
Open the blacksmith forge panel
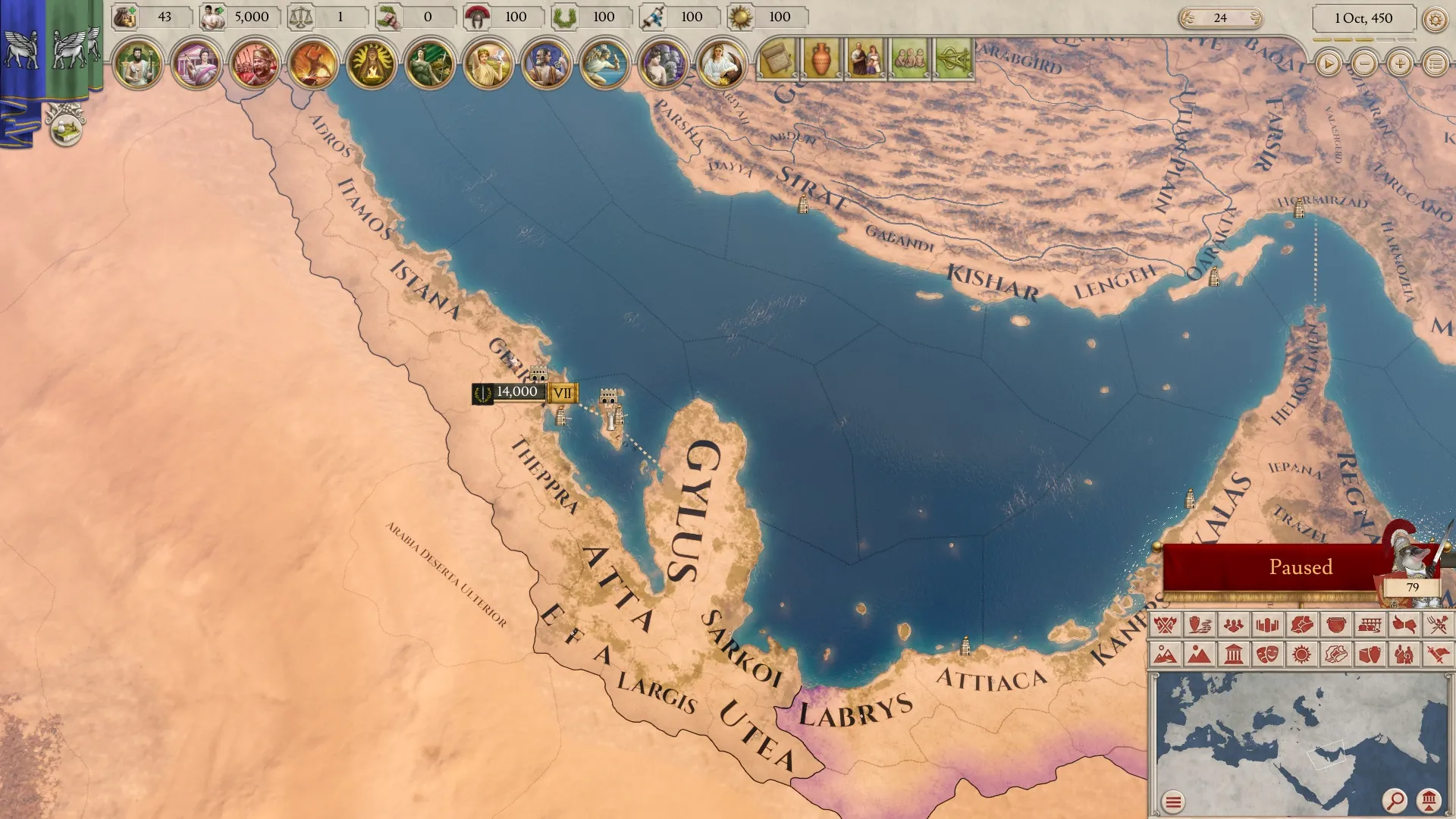pos(313,63)
